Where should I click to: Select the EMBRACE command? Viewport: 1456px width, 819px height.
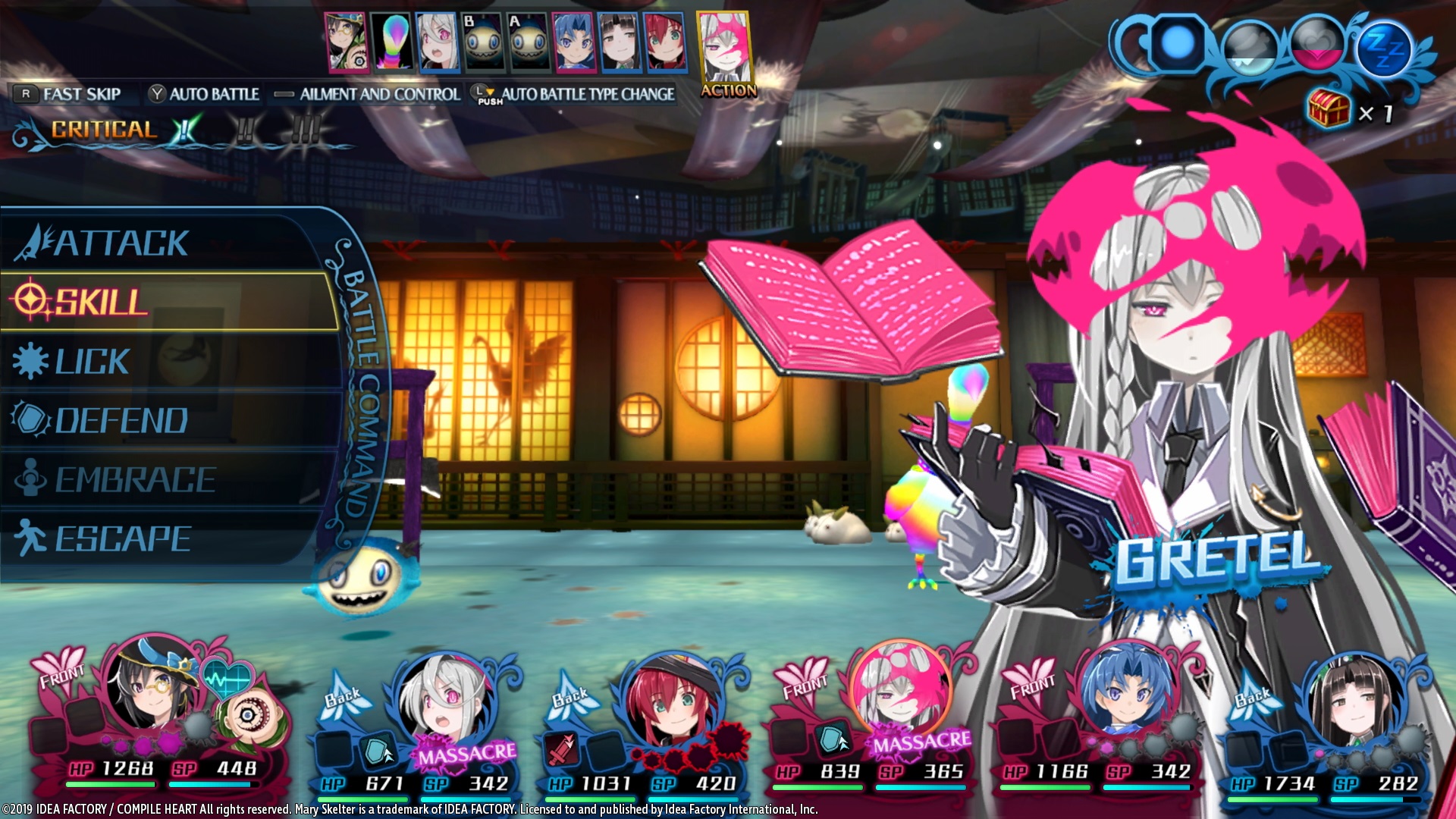point(135,480)
